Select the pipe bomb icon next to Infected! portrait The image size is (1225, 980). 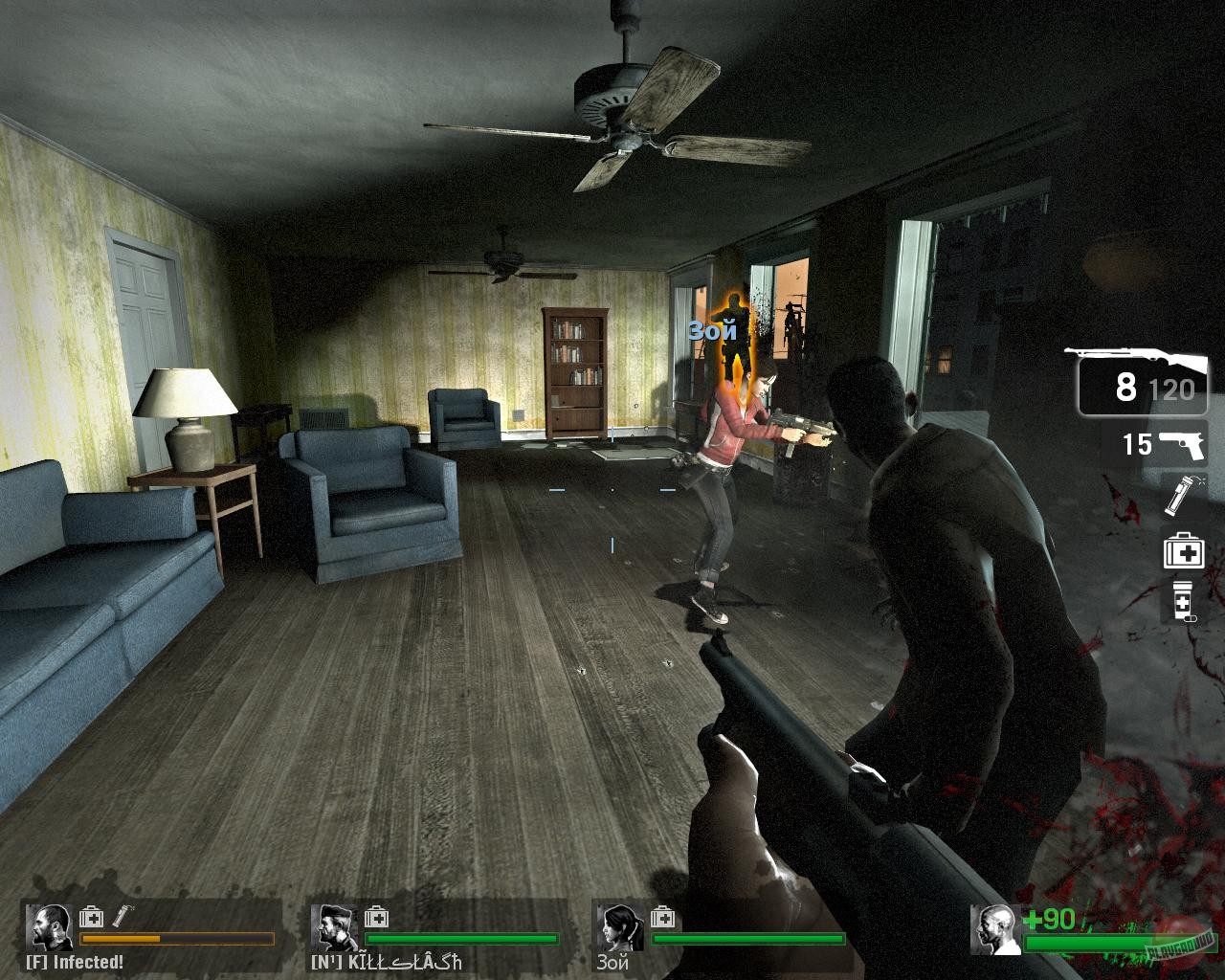point(122,916)
